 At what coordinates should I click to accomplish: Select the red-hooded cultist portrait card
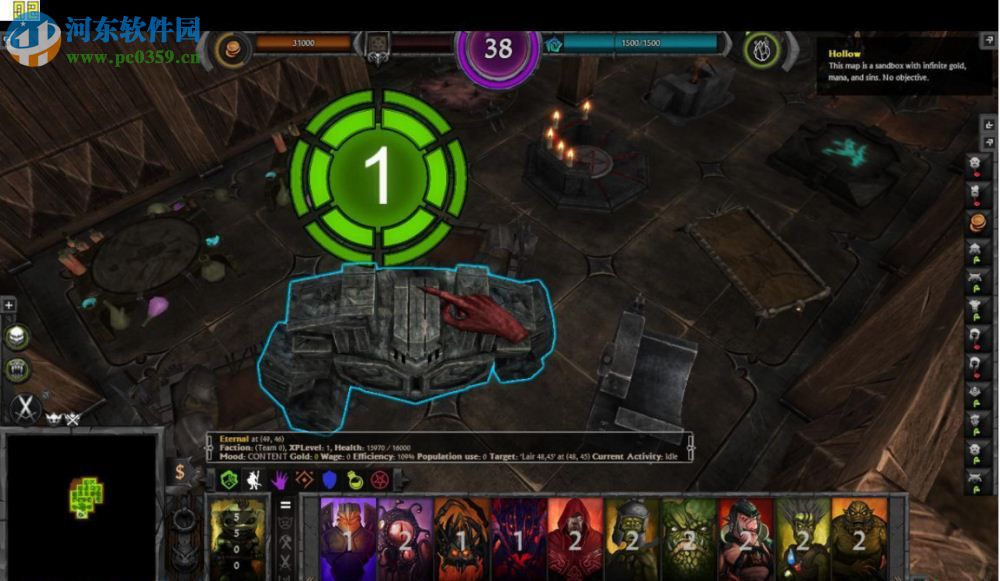tap(575, 538)
